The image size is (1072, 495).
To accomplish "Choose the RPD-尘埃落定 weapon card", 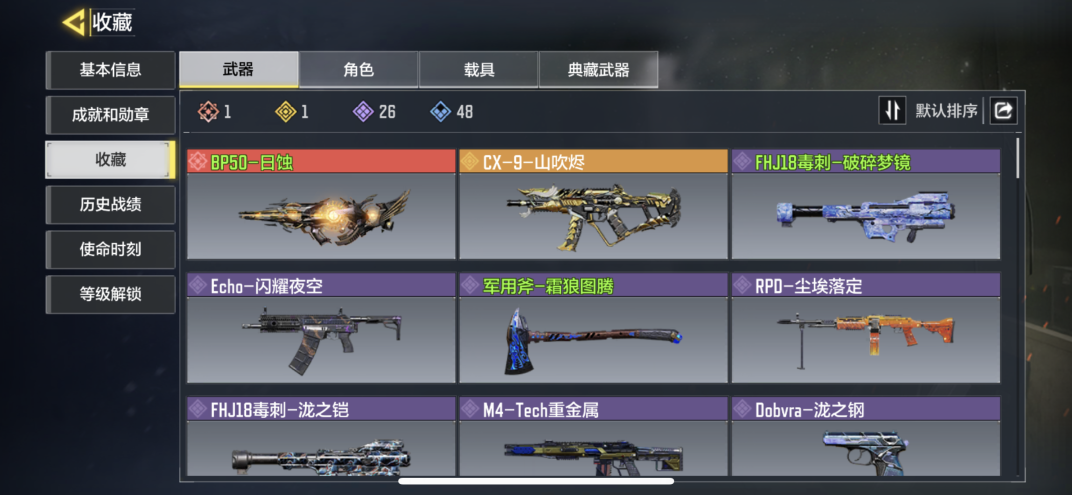I will (x=865, y=329).
